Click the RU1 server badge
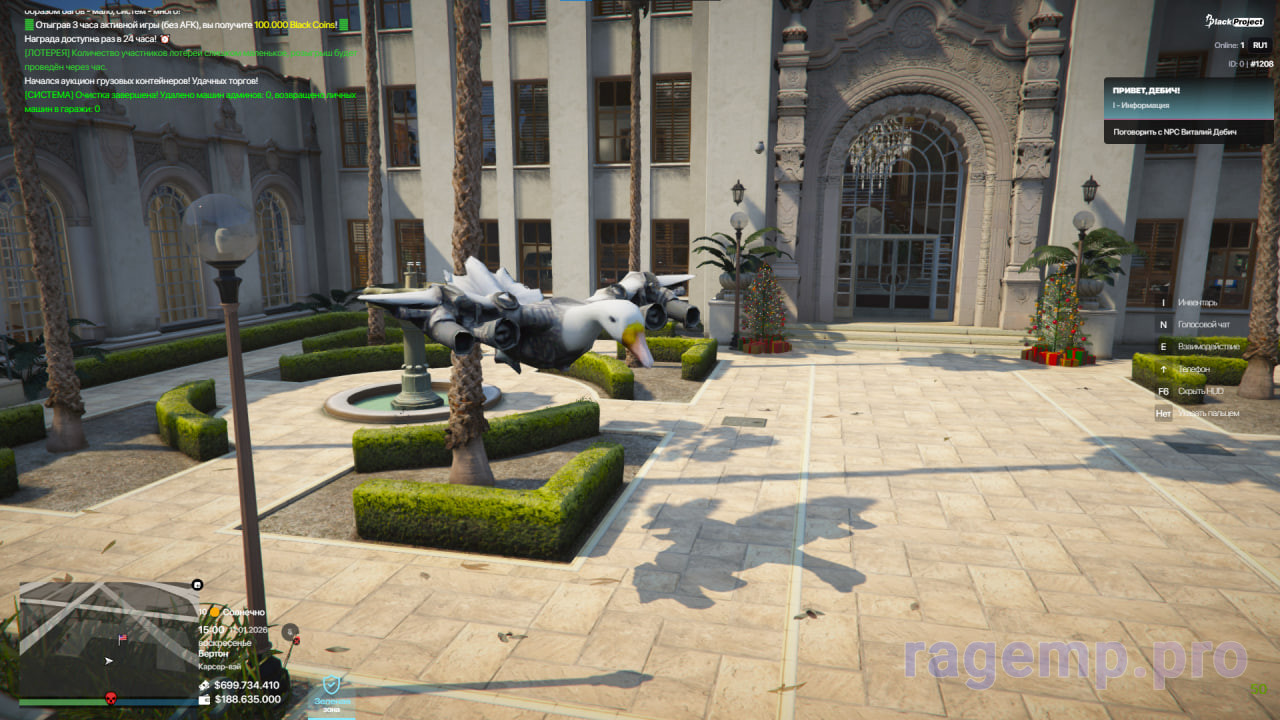This screenshot has width=1280, height=720. (x=1259, y=45)
